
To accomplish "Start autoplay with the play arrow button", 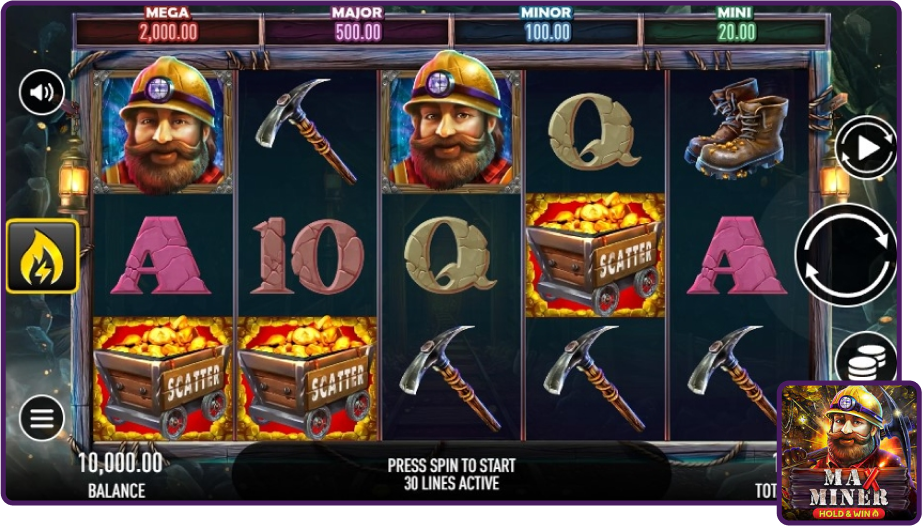I will (x=865, y=148).
